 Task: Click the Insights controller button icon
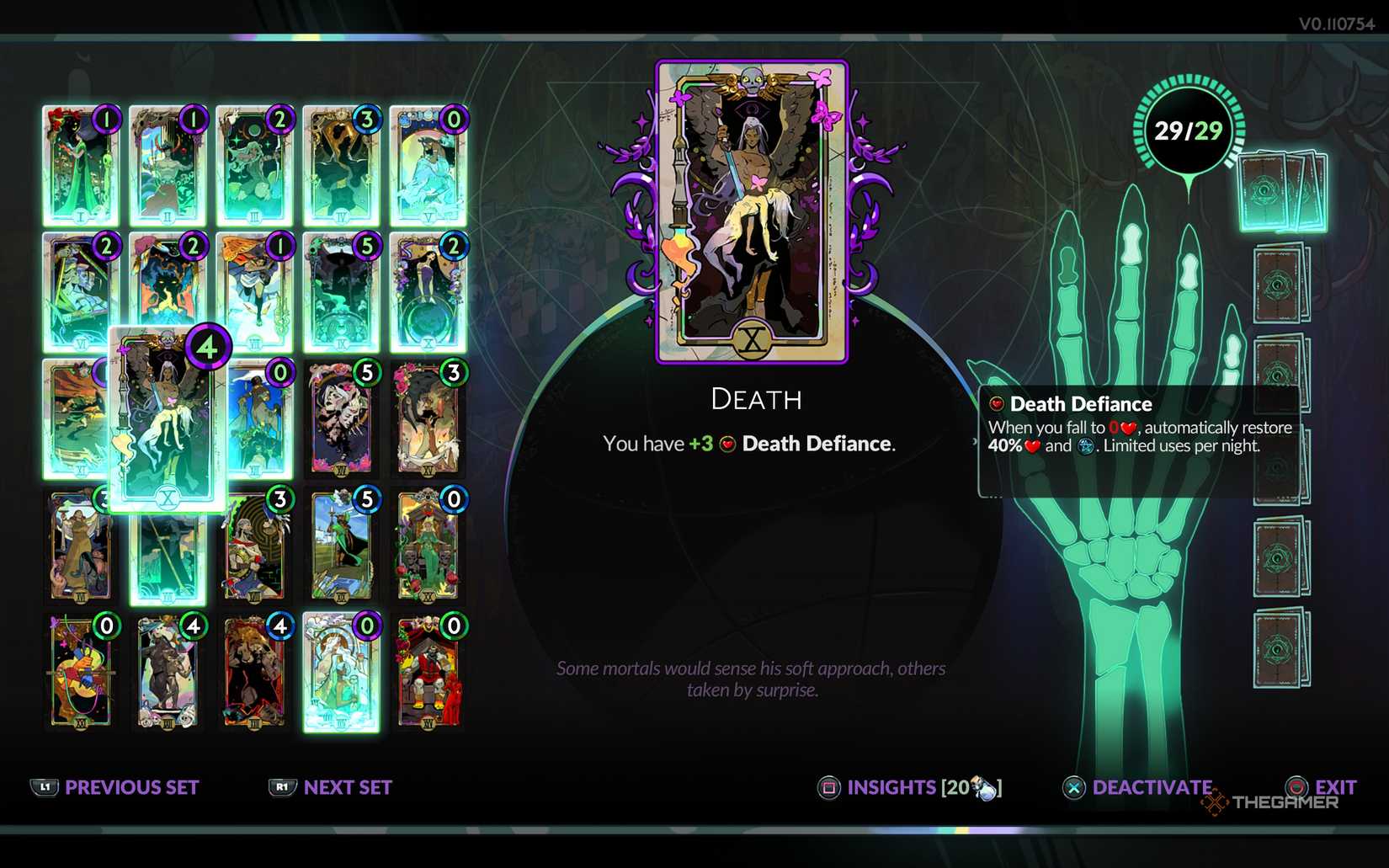[829, 788]
